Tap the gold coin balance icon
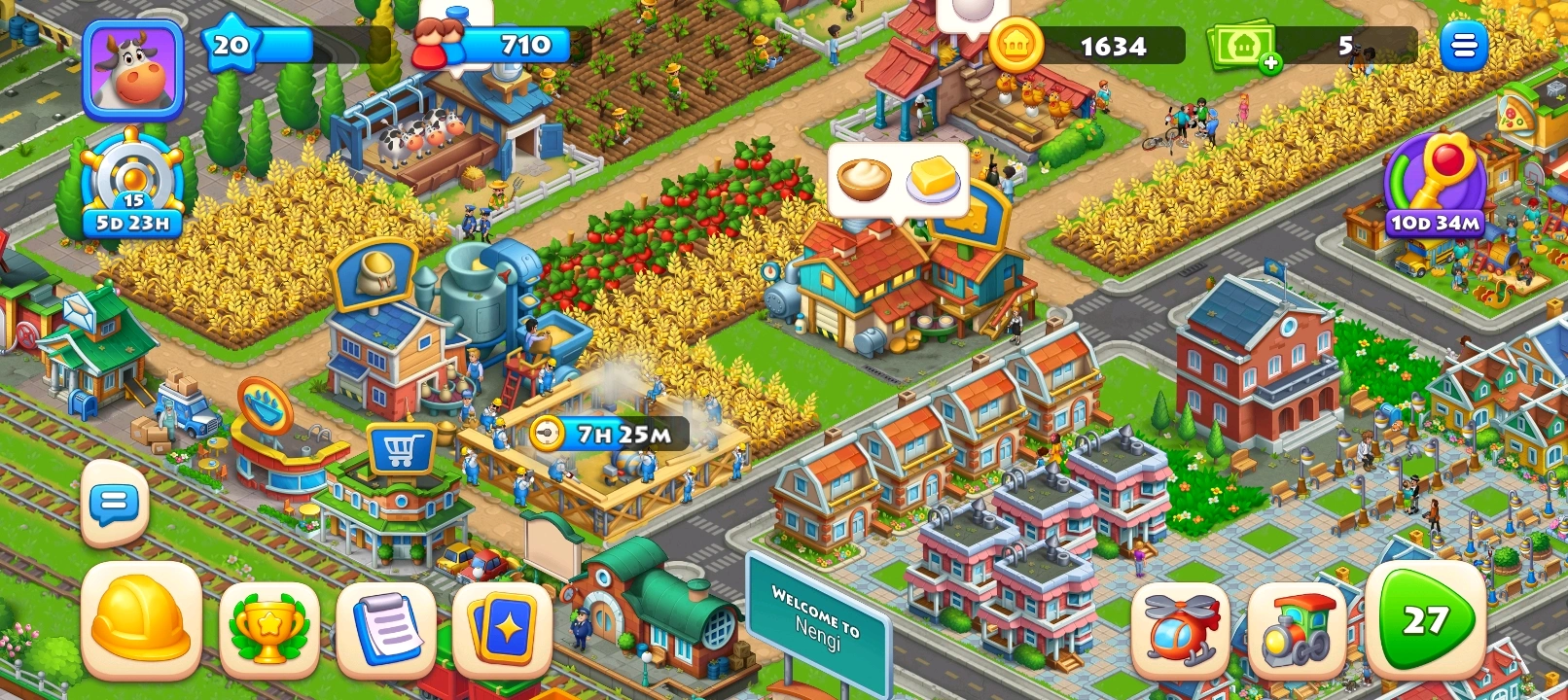Viewport: 1568px width, 700px height. pos(1016,45)
